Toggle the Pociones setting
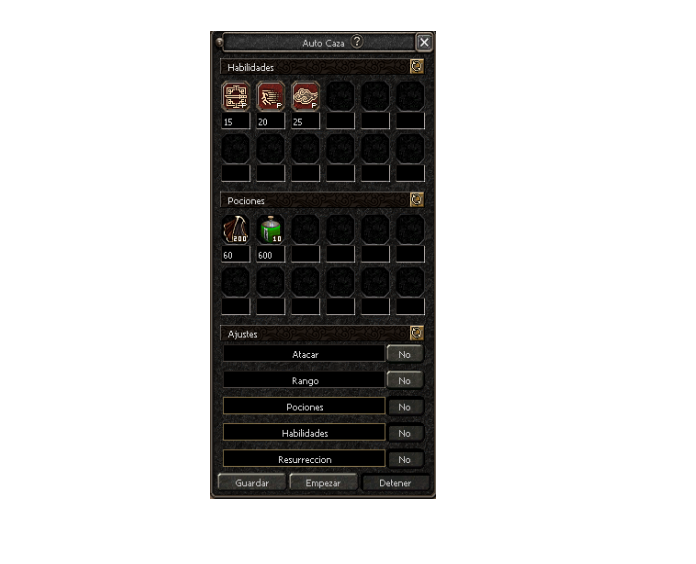This screenshot has height=564, width=696. pos(404,407)
